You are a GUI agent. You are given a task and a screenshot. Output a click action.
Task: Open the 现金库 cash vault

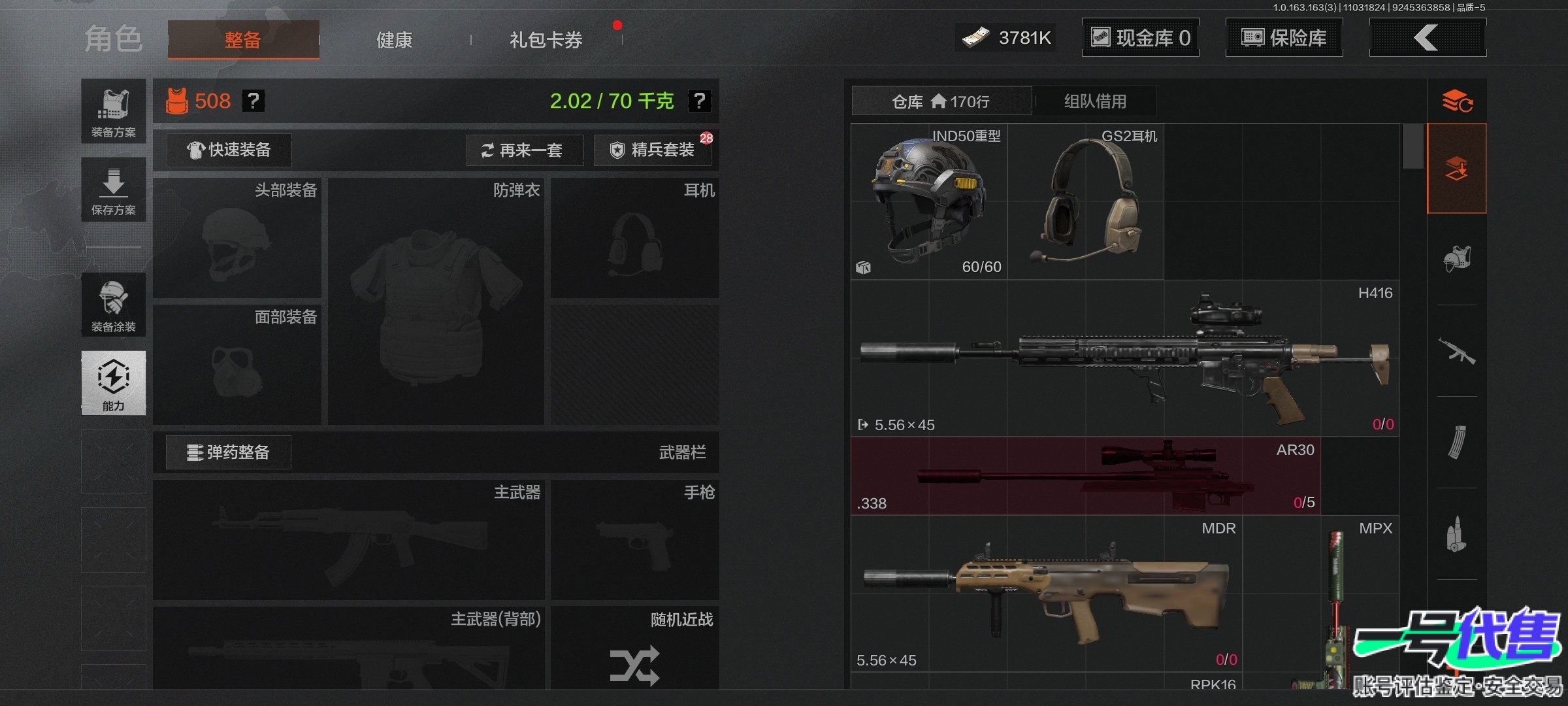click(x=1141, y=38)
